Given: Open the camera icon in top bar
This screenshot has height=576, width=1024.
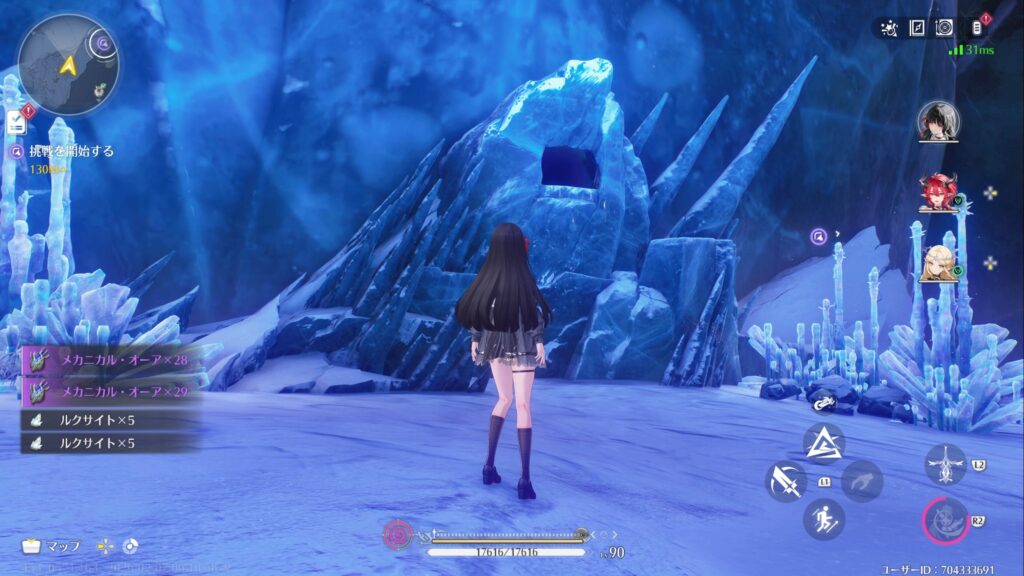Looking at the screenshot, I should (x=943, y=29).
